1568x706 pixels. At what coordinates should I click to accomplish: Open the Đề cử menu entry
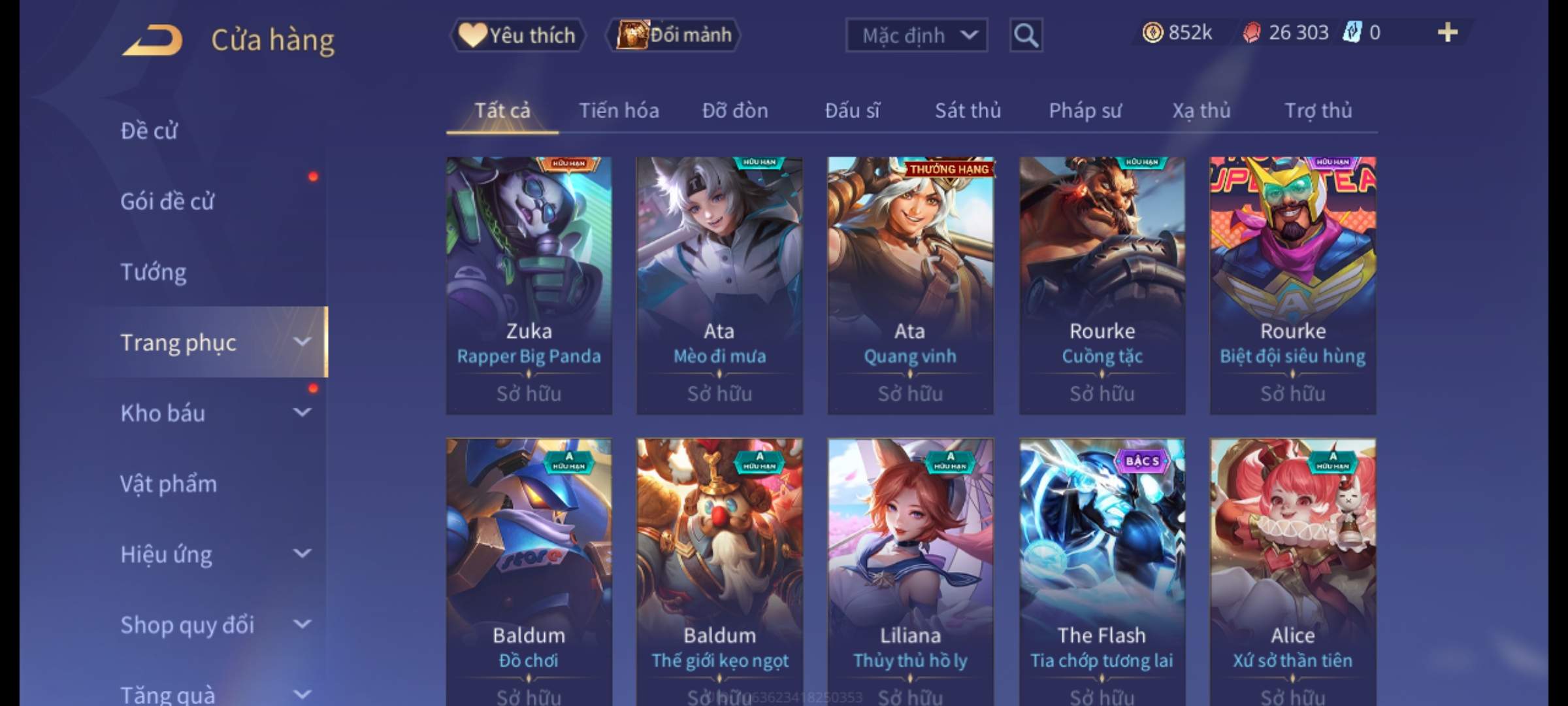149,131
